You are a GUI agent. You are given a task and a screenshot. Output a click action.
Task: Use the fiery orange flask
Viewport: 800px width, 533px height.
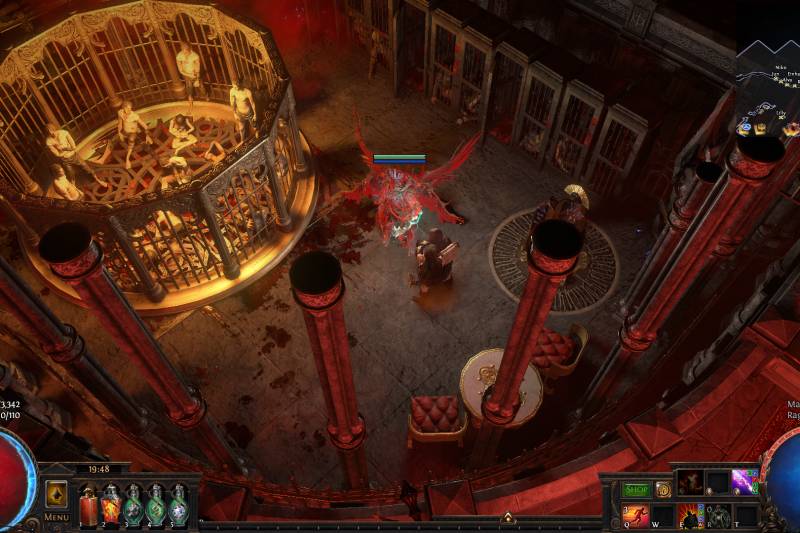111,504
